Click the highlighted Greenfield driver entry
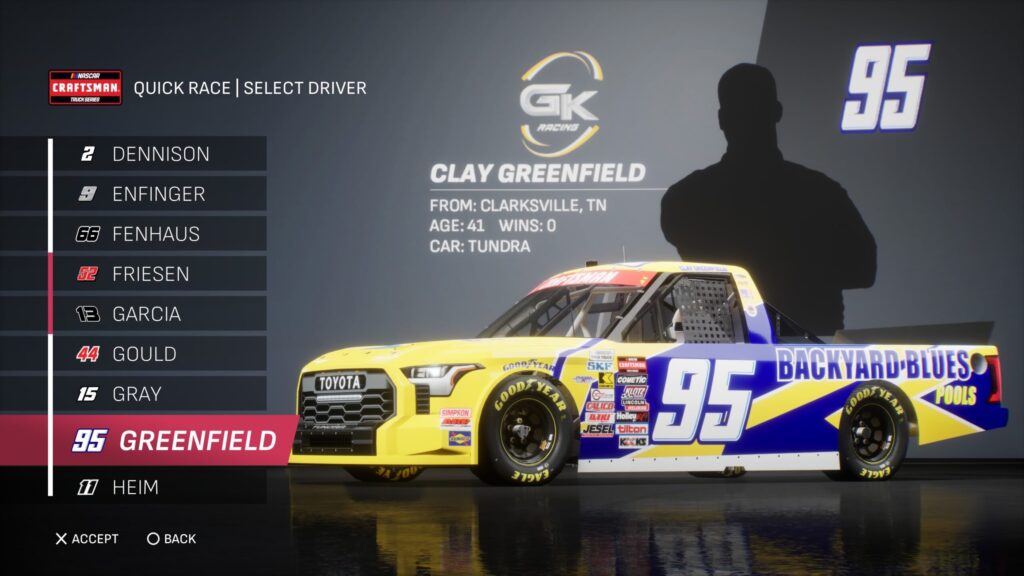The height and width of the screenshot is (576, 1024). pos(175,441)
